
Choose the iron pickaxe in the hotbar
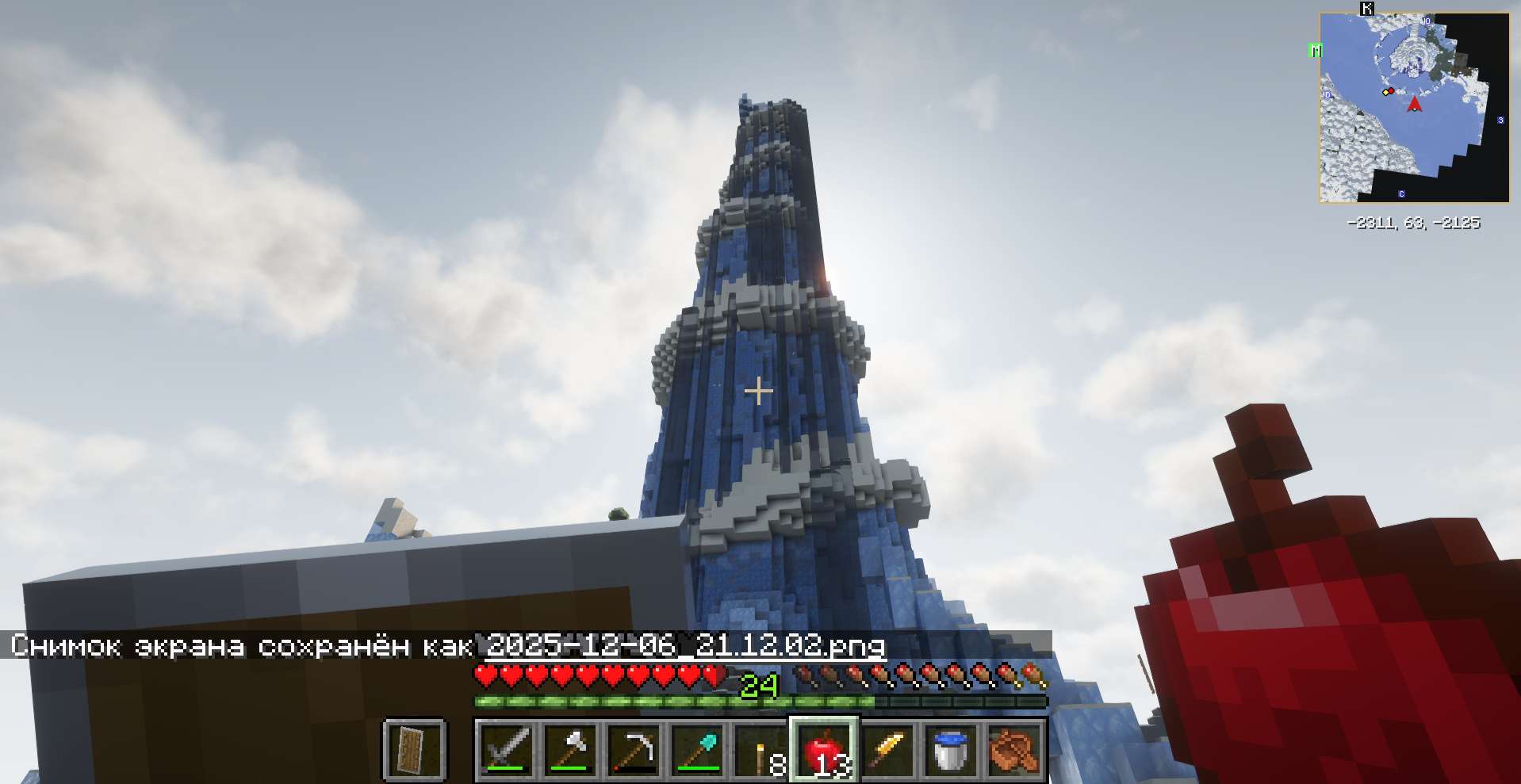(x=634, y=749)
